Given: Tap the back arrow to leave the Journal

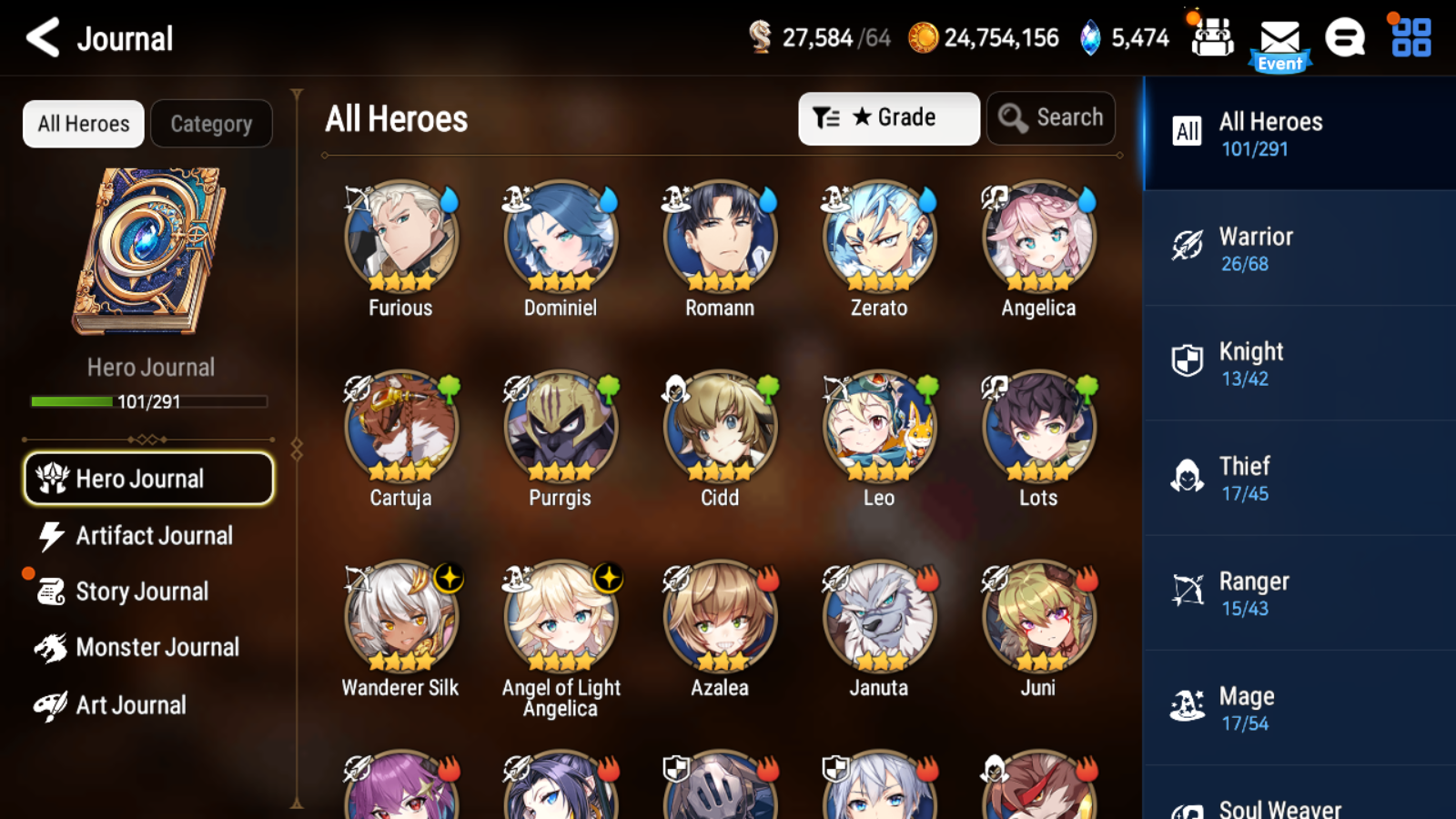Looking at the screenshot, I should (x=40, y=38).
